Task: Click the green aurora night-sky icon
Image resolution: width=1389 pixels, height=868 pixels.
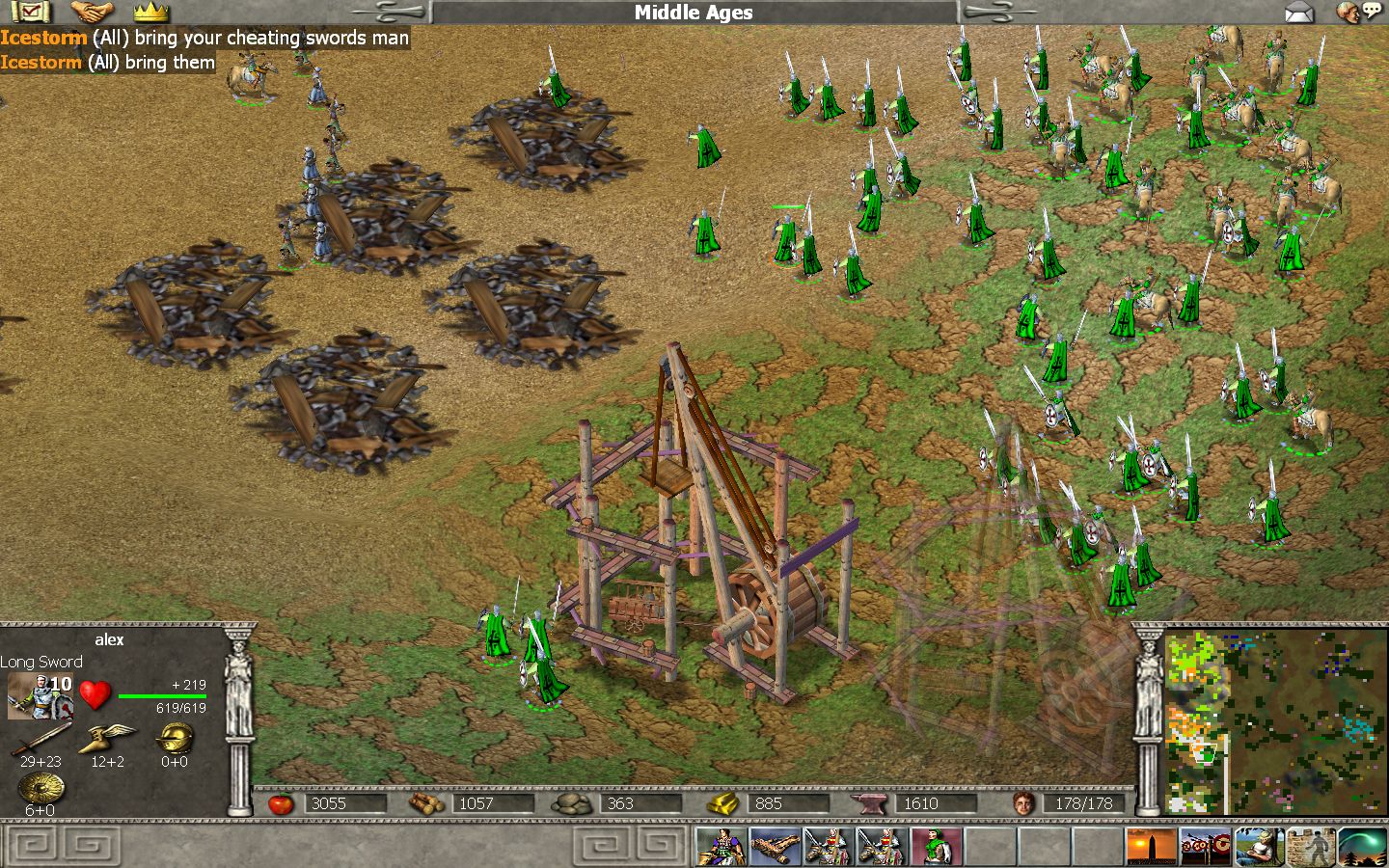Action: point(1362,847)
